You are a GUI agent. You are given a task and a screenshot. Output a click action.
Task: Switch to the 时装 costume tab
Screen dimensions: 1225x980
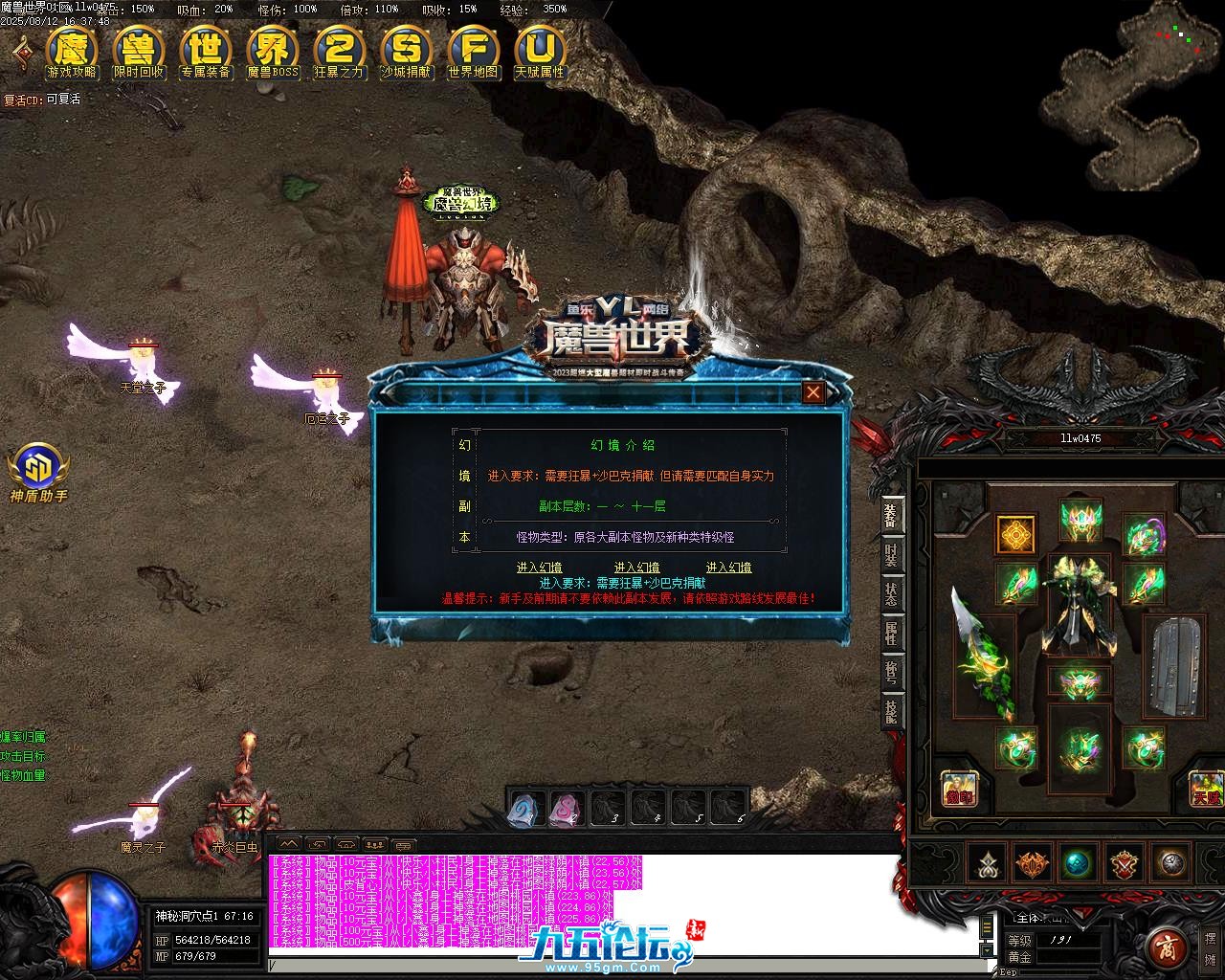pos(891,555)
